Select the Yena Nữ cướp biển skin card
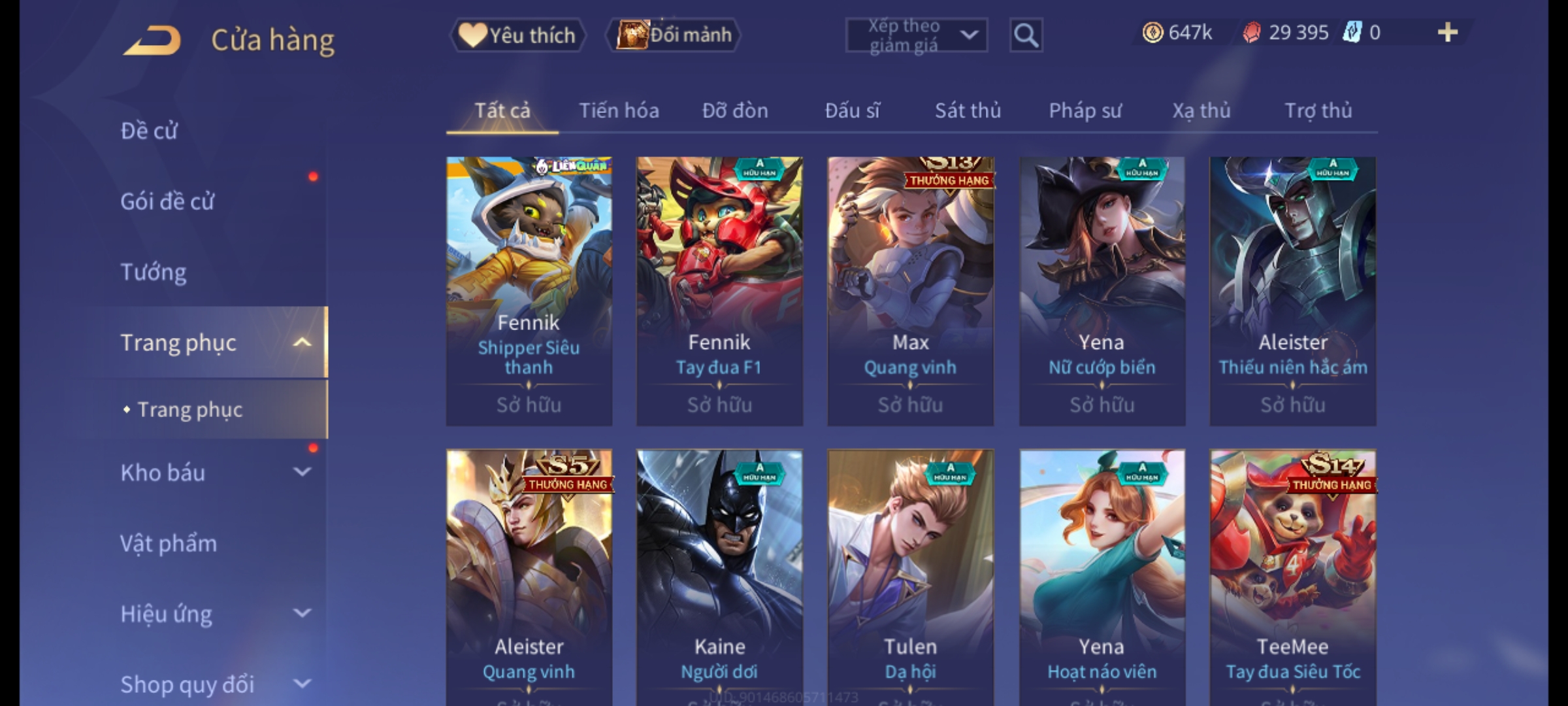The height and width of the screenshot is (706, 1568). pos(1102,291)
